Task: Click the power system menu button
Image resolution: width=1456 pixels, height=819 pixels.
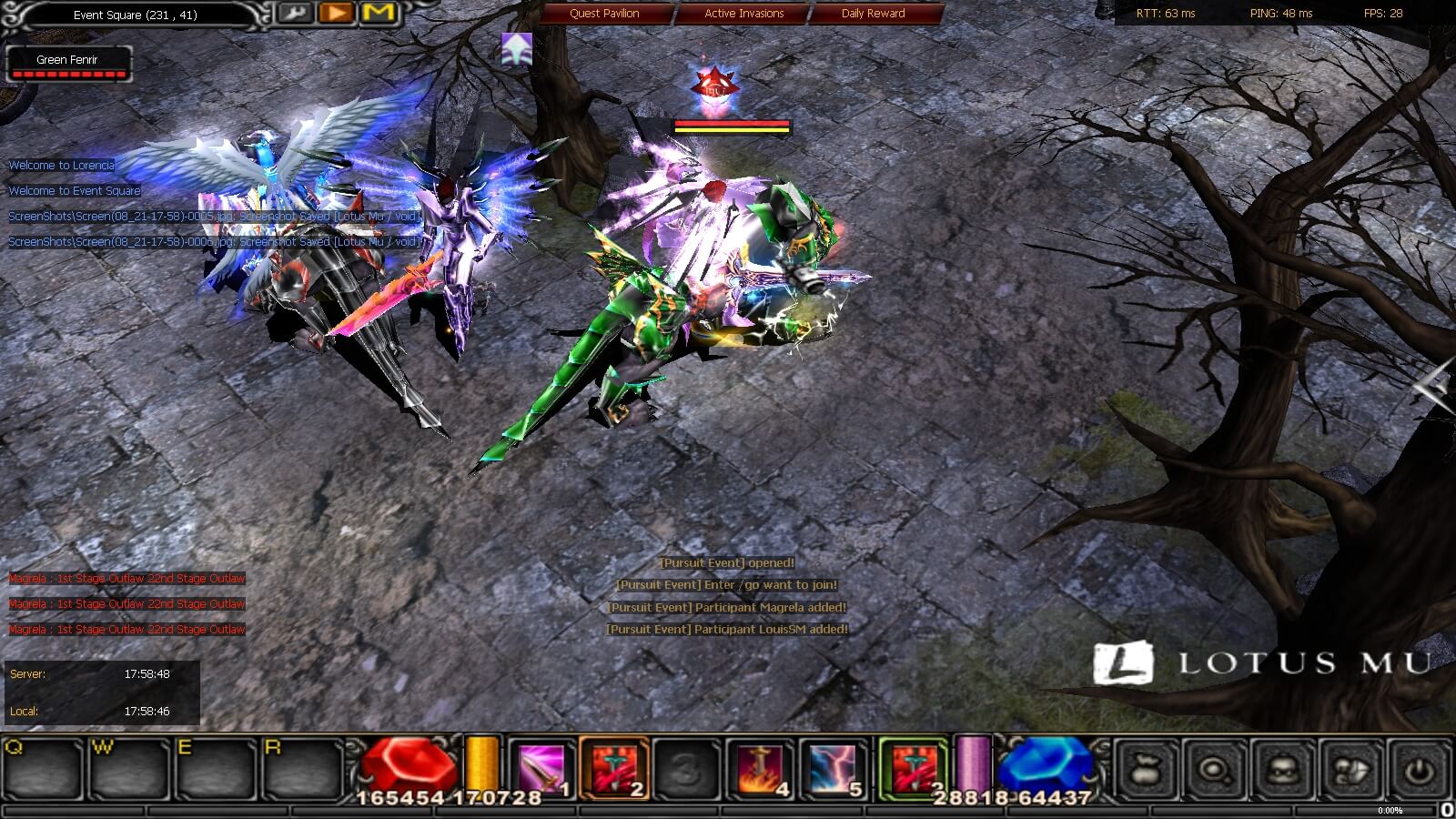Action: pyautogui.click(x=1420, y=771)
